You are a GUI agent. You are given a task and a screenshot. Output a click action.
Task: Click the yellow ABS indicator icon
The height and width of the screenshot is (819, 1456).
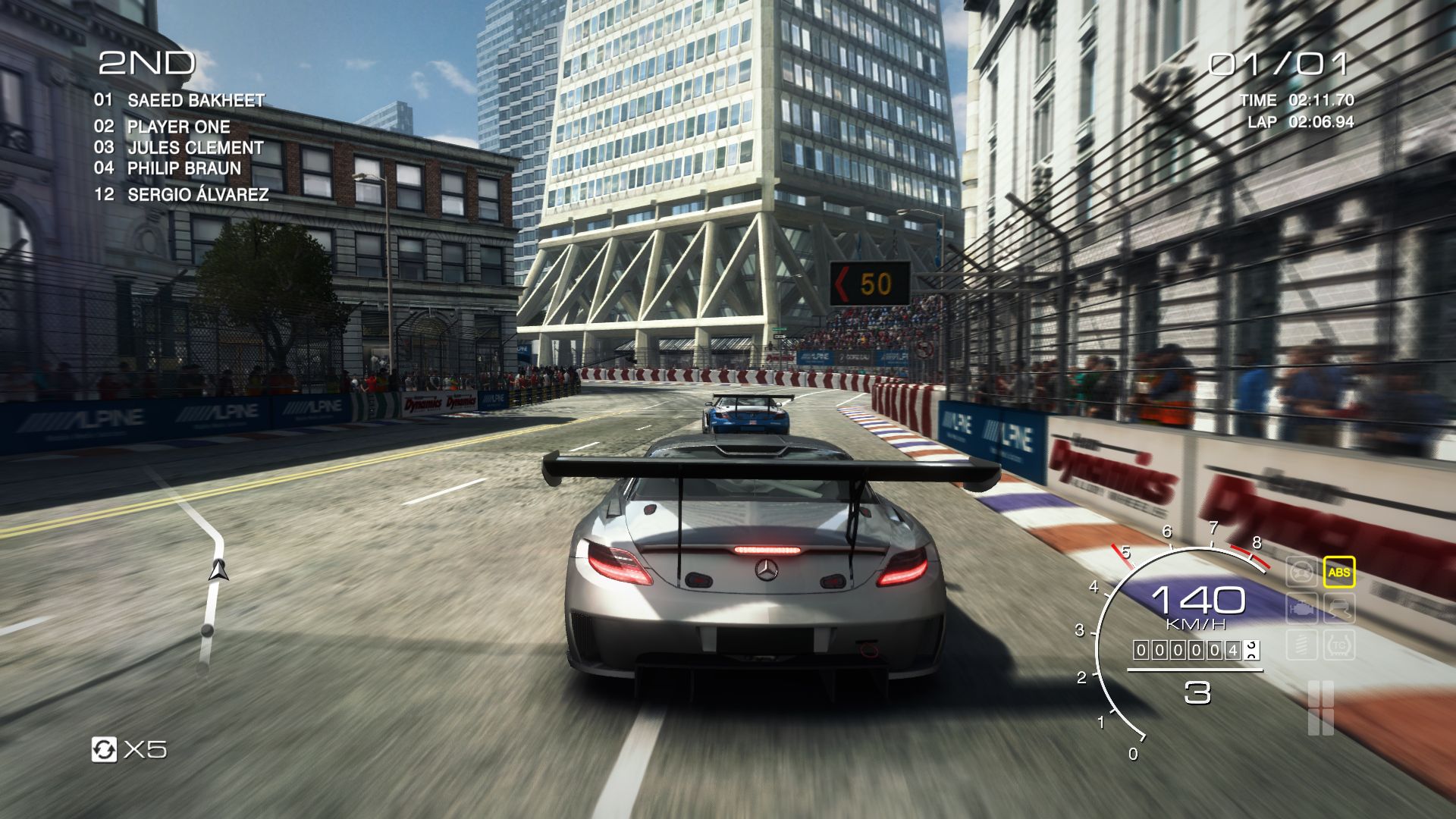coord(1338,573)
